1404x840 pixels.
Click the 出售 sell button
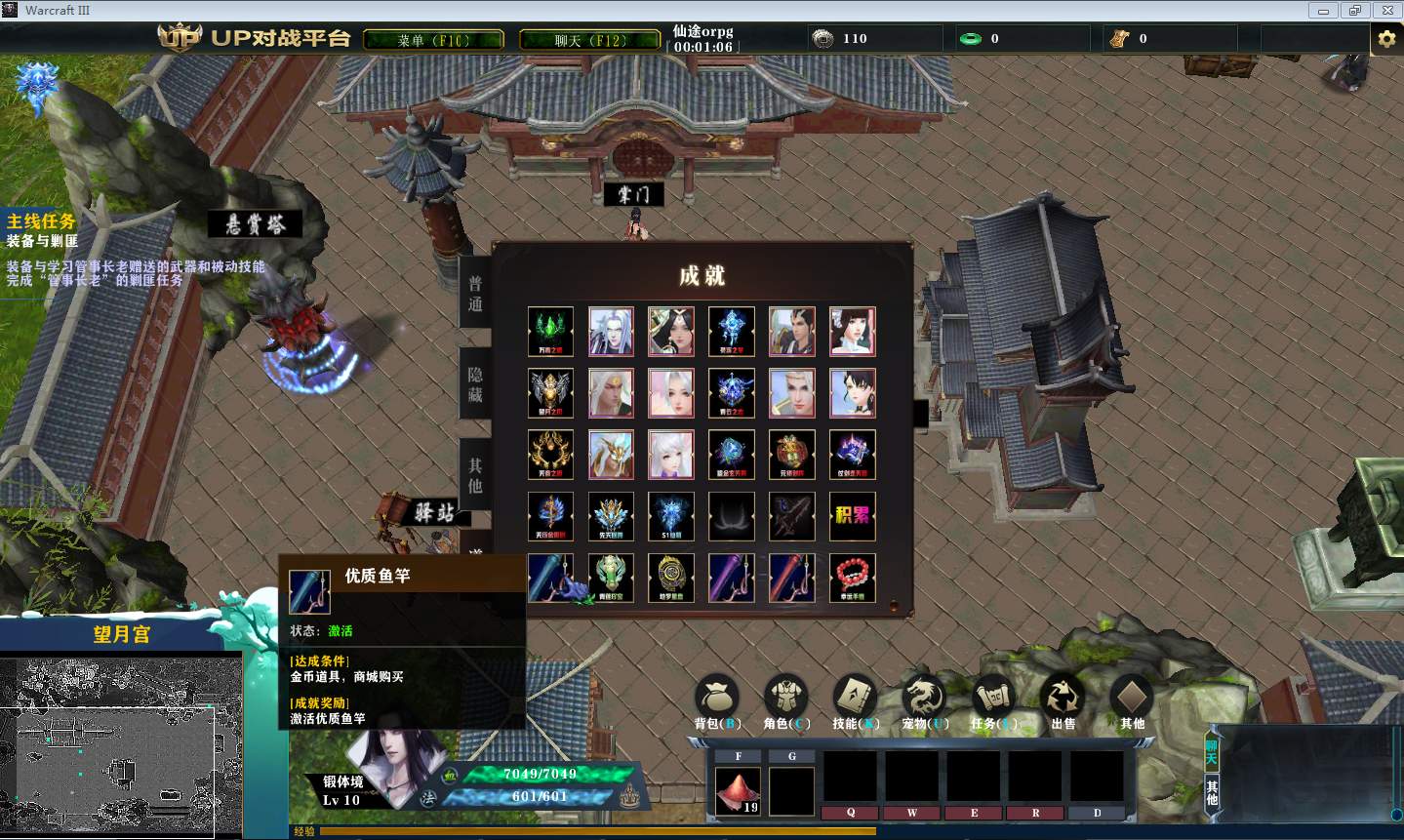point(1063,700)
